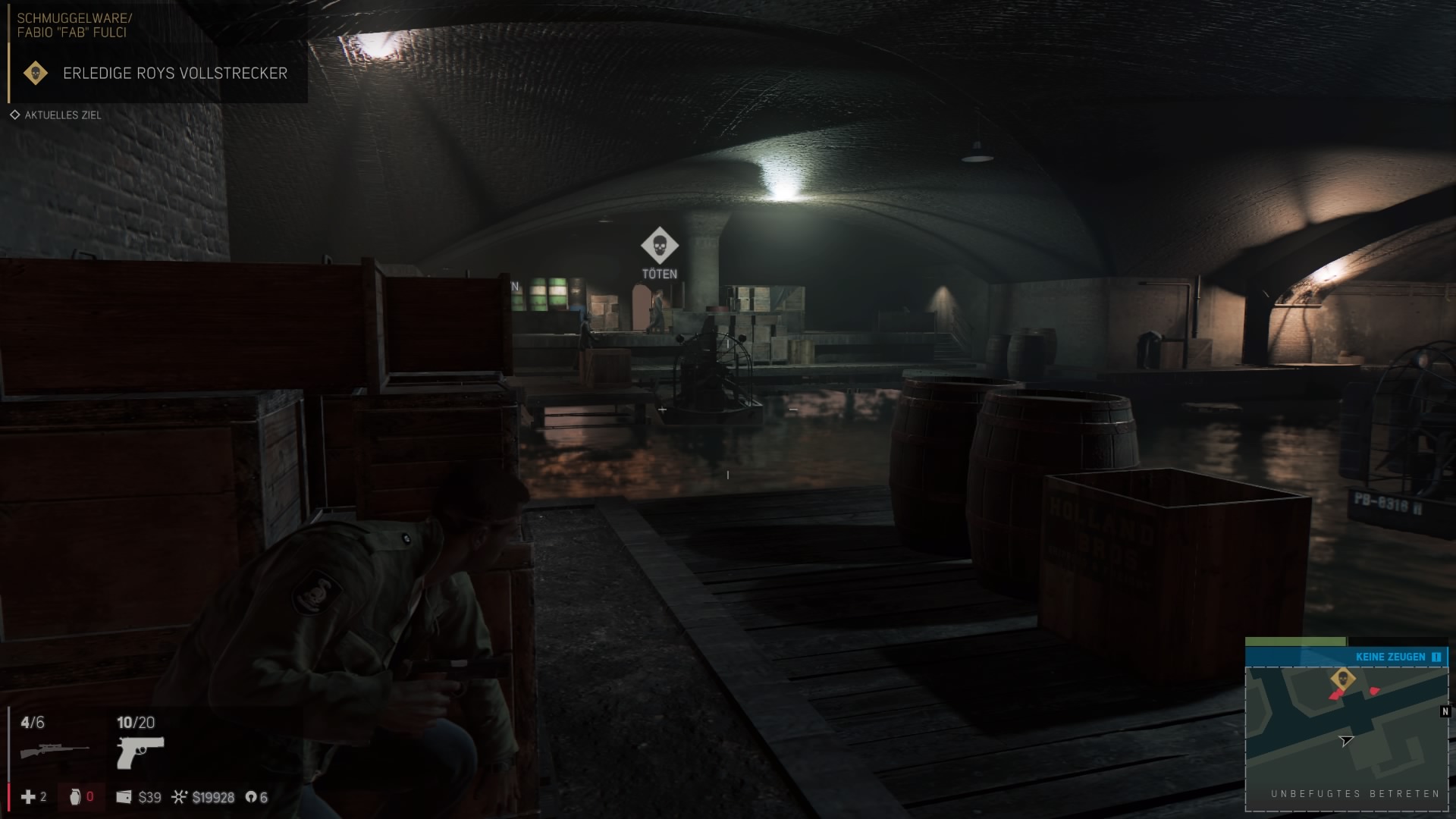Viewport: 1456px width, 819px height.
Task: Click the medkit cross icon
Action: point(28,797)
